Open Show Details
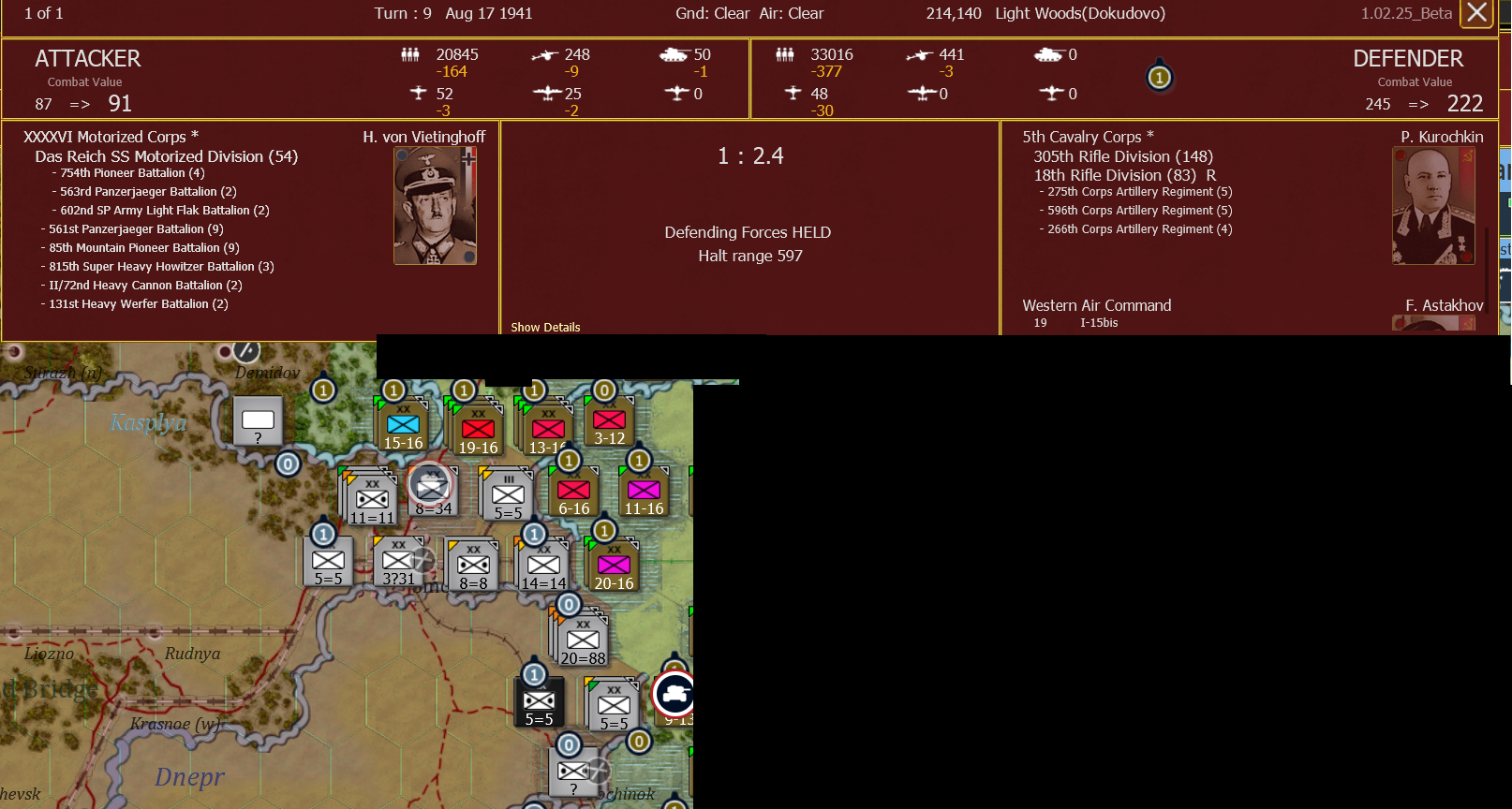The image size is (1512, 809). pyautogui.click(x=545, y=327)
